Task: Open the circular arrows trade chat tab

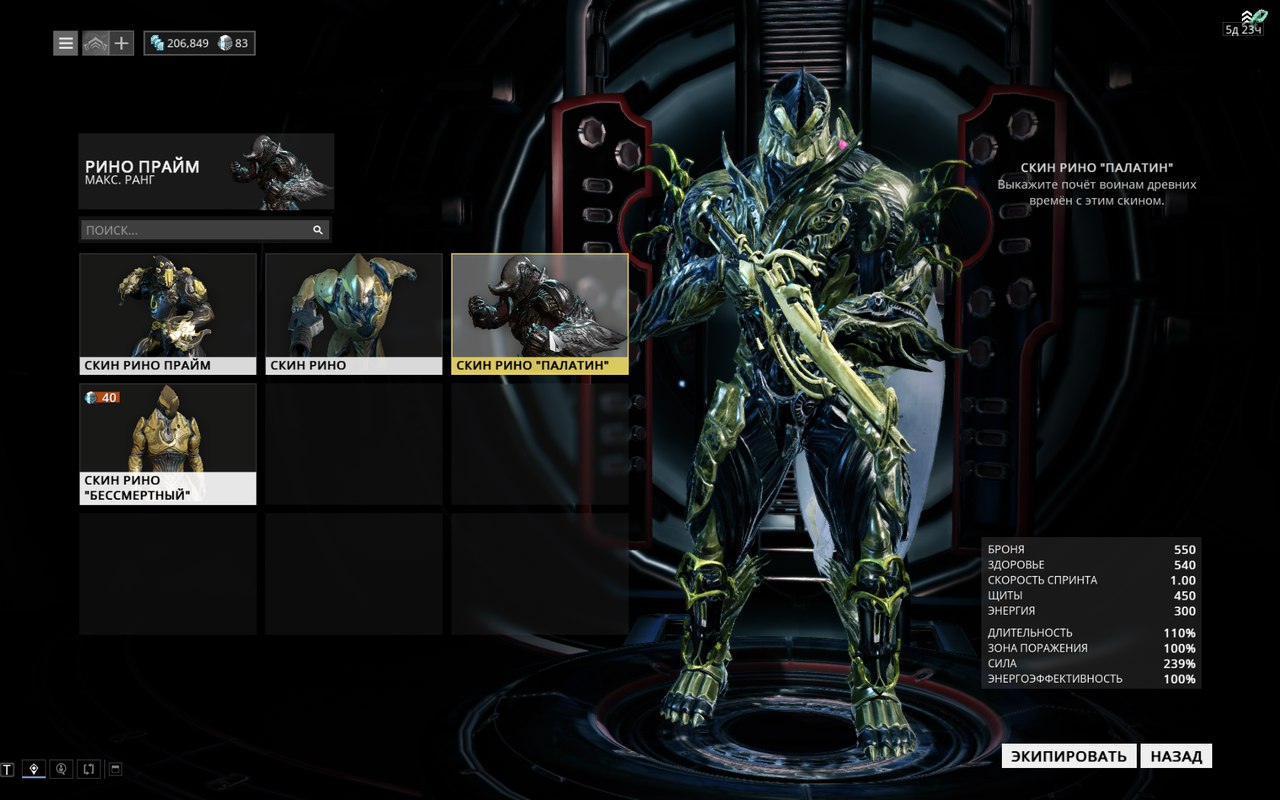Action: (x=89, y=769)
